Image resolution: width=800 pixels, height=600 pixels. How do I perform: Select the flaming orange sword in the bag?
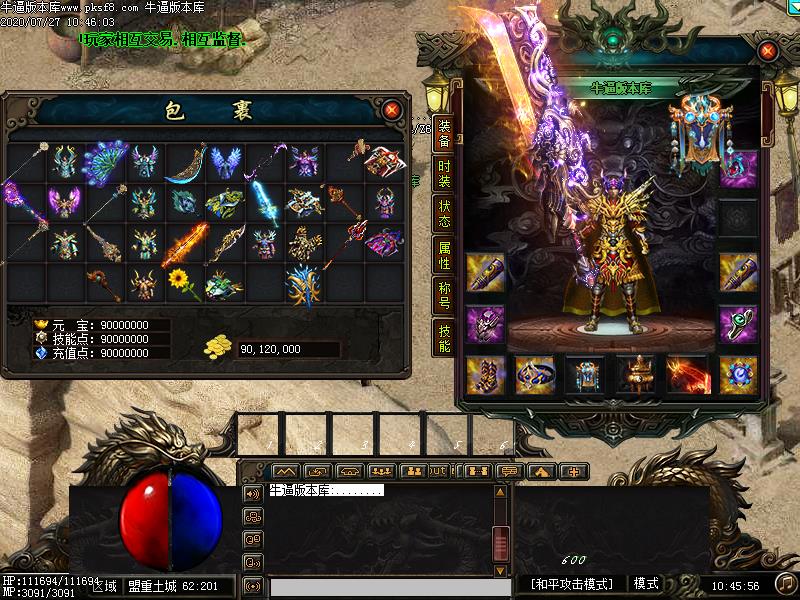tap(185, 243)
